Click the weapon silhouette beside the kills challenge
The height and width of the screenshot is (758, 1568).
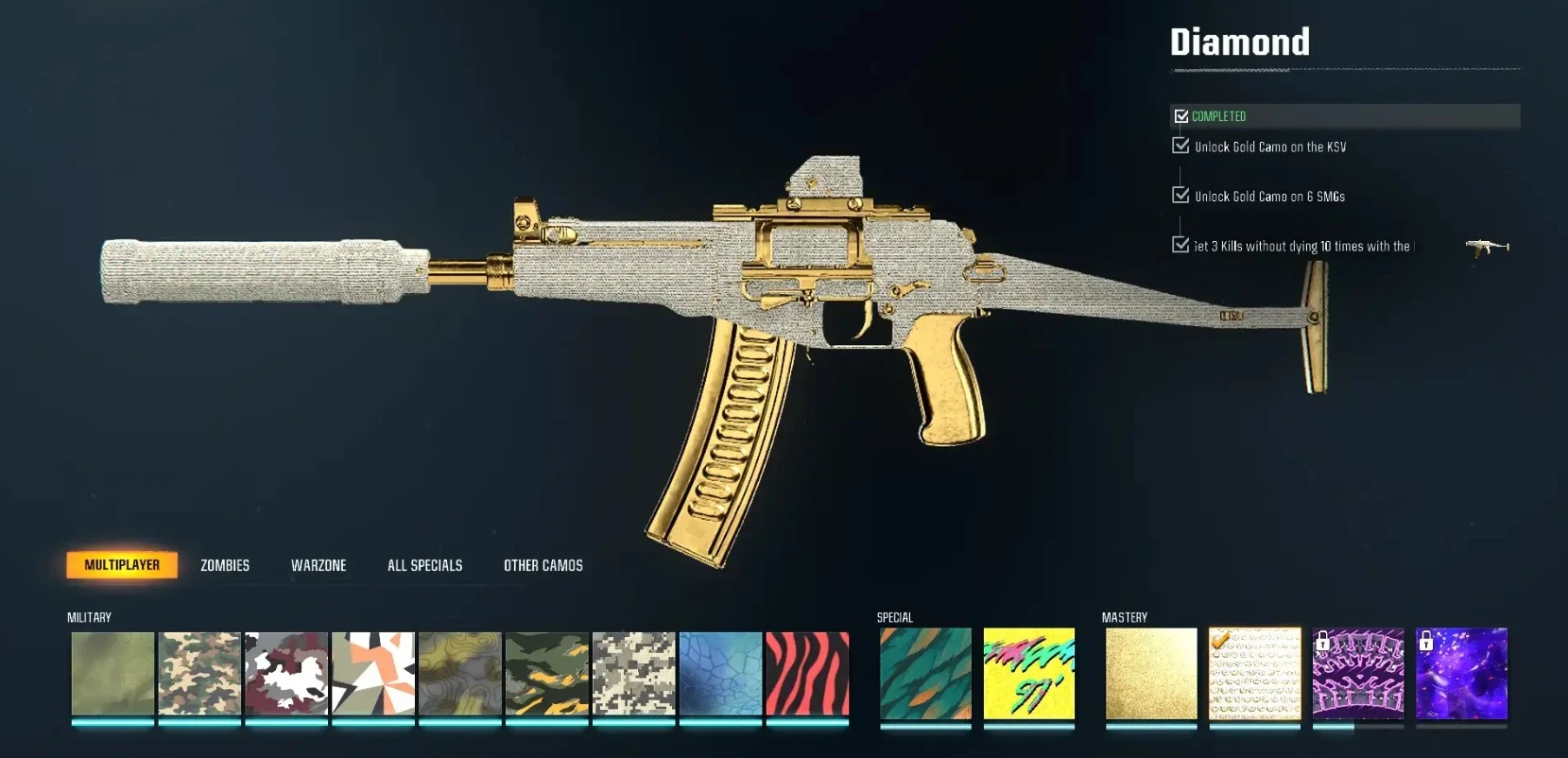(x=1484, y=245)
